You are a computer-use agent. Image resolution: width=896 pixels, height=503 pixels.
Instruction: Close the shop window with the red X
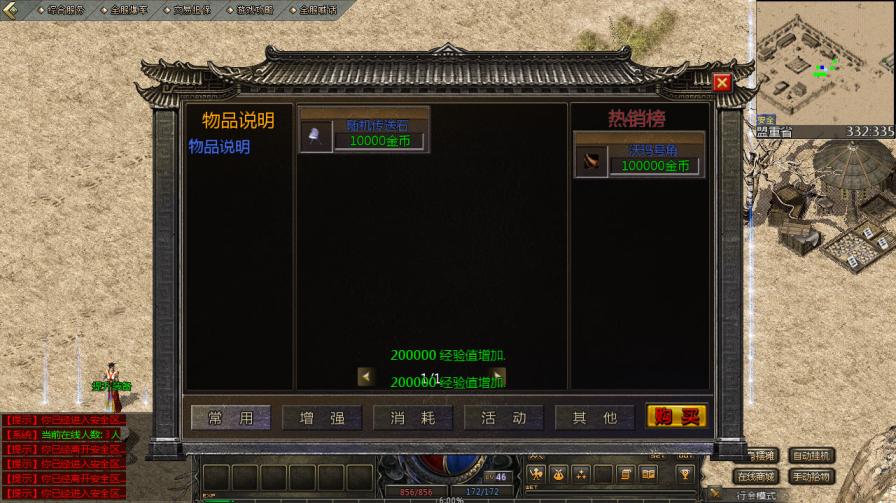click(x=722, y=82)
